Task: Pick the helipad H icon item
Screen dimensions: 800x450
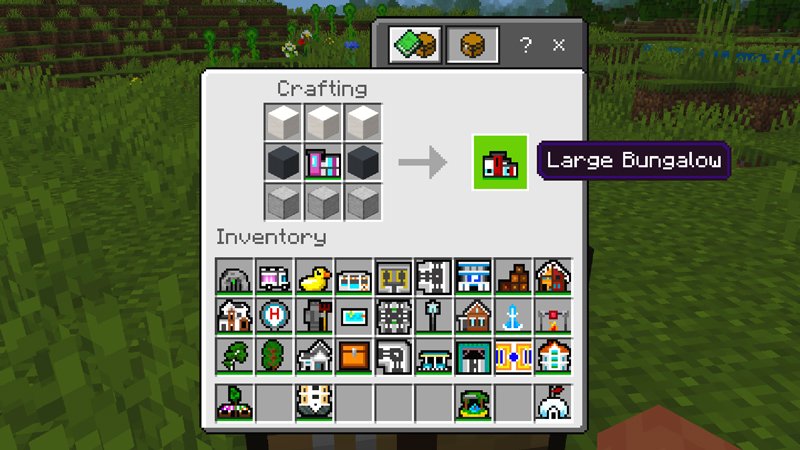Action: [x=275, y=316]
